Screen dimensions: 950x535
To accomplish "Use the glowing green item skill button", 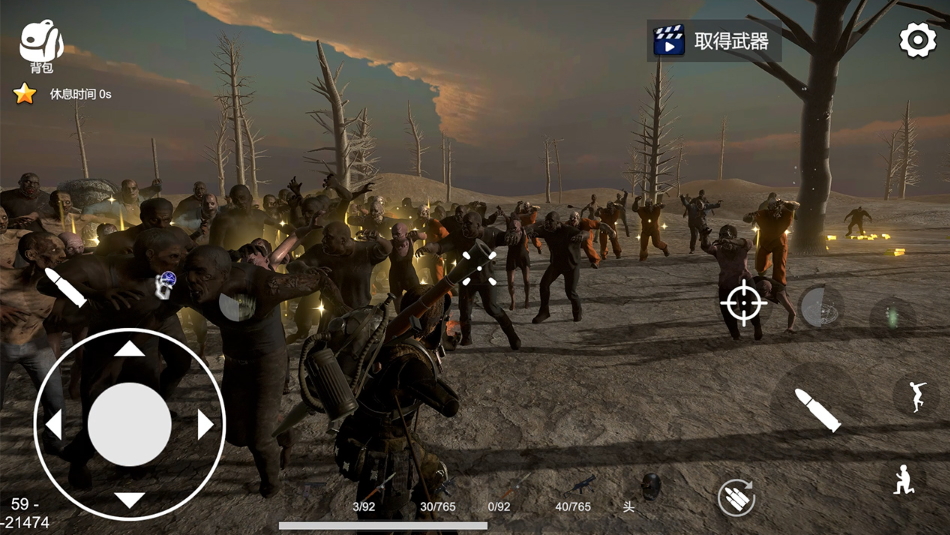I will (x=892, y=318).
